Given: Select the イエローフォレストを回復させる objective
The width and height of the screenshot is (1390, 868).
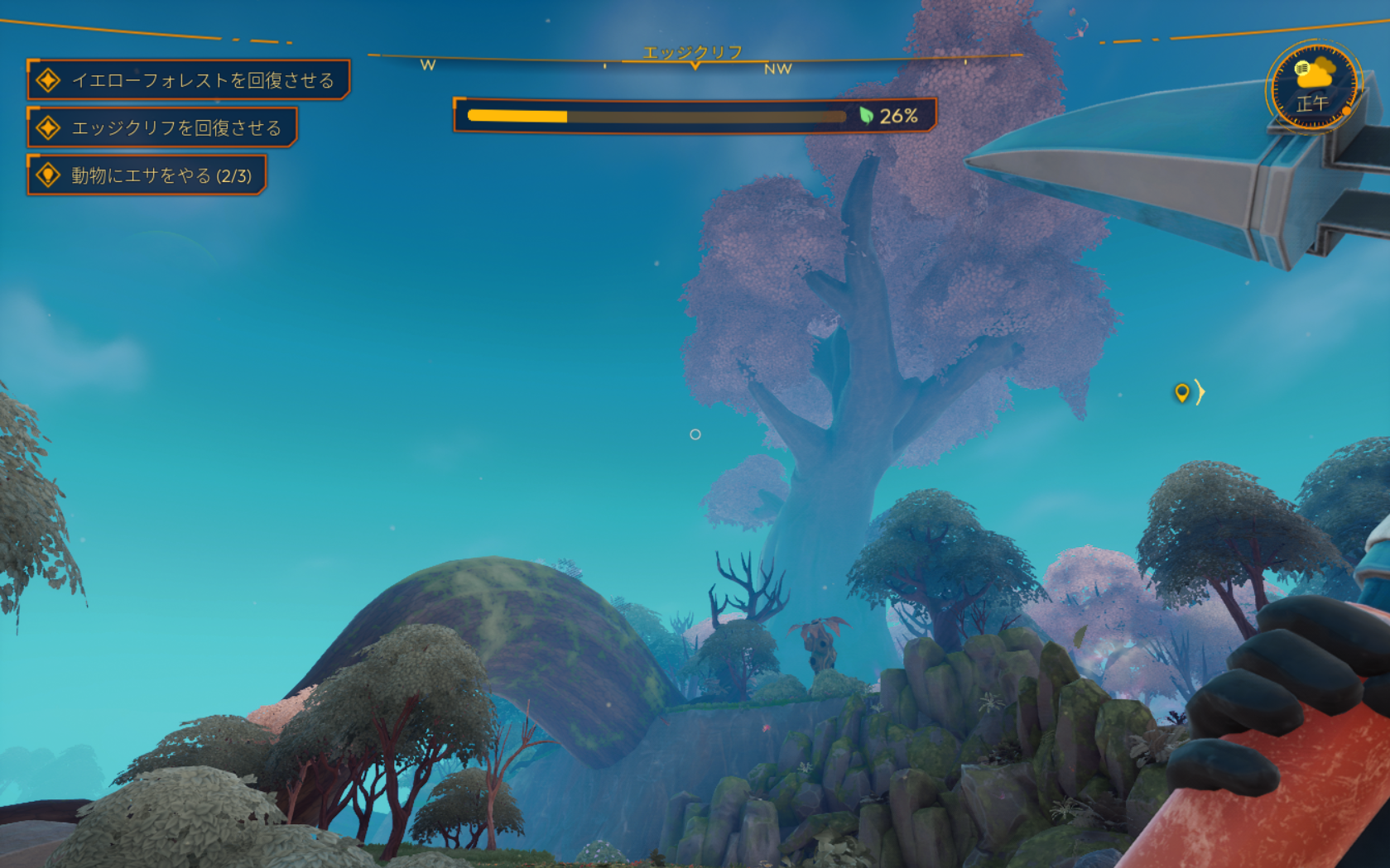Looking at the screenshot, I should pos(189,80).
